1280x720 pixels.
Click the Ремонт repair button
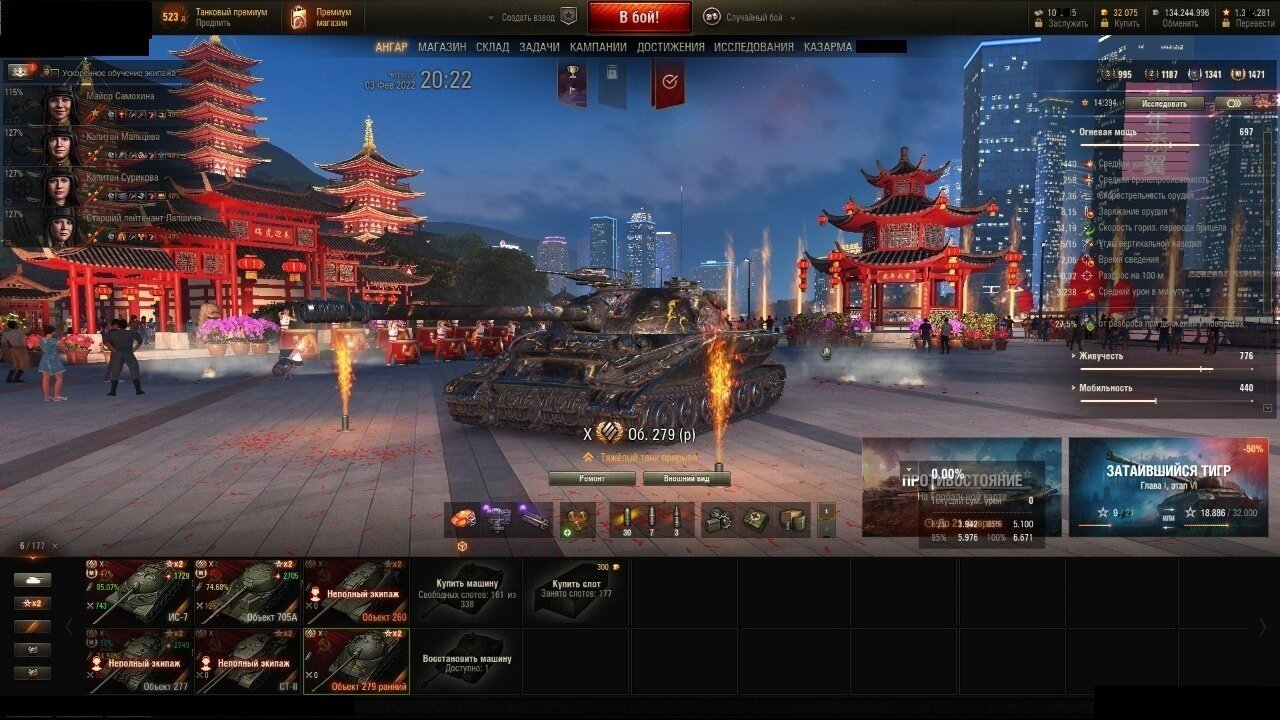pyautogui.click(x=592, y=479)
